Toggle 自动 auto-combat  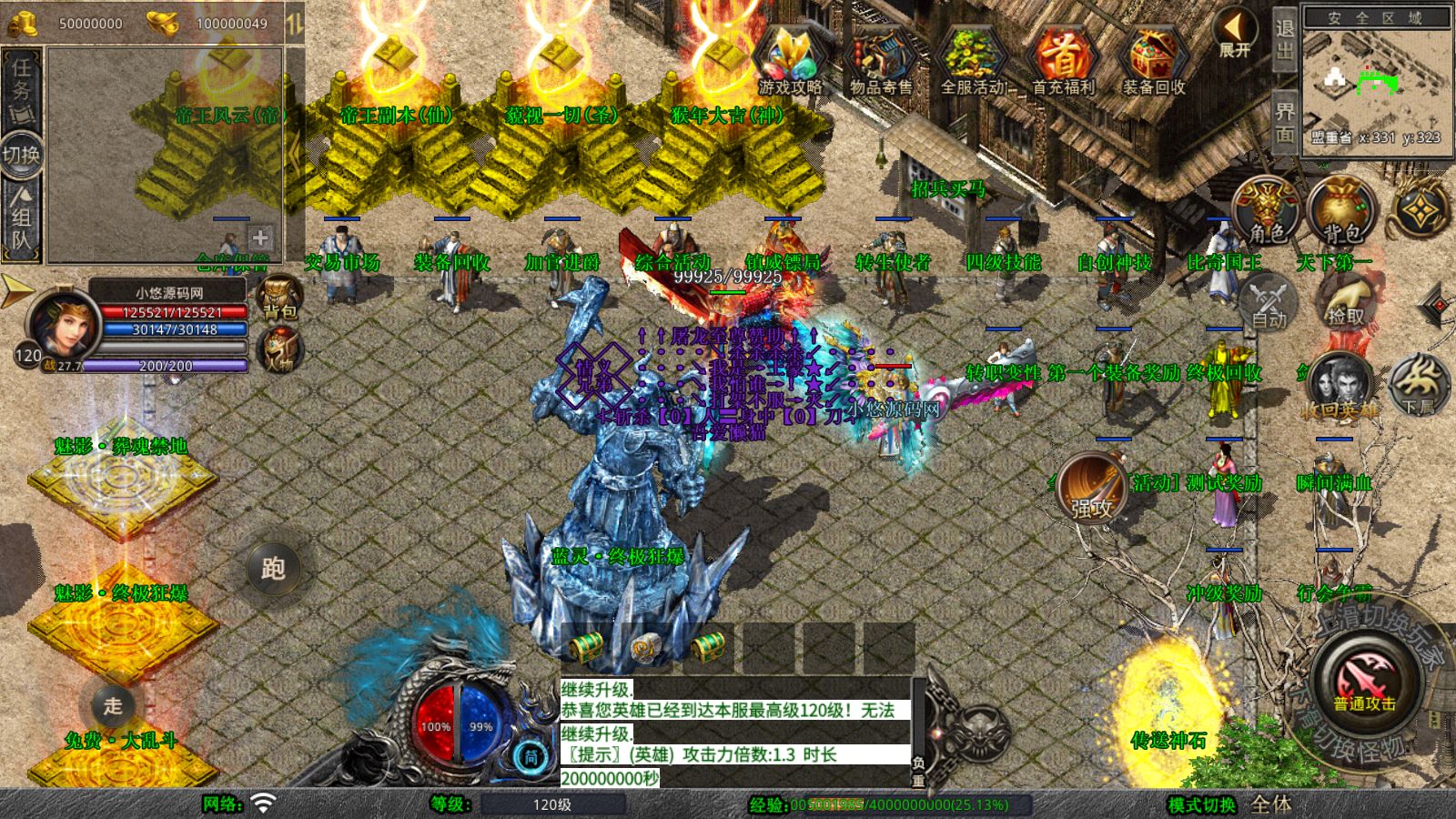[1268, 303]
